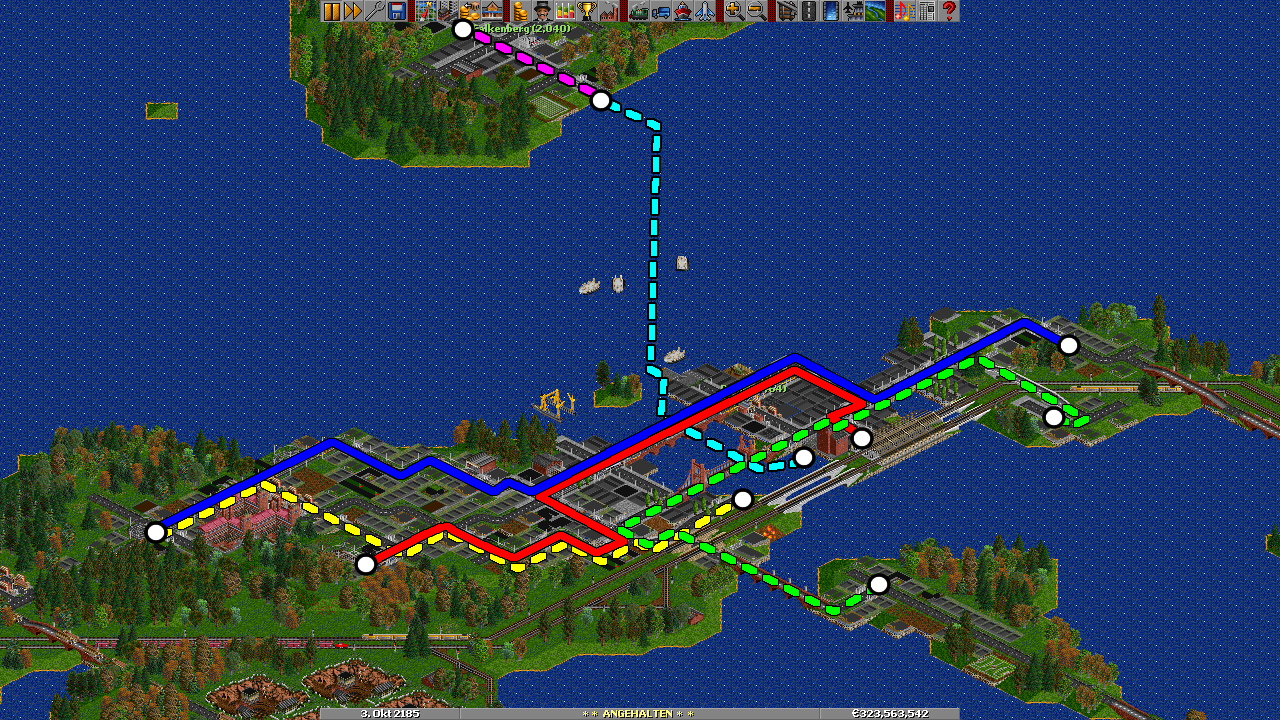The height and width of the screenshot is (720, 1280).
Task: Unpause the game with the pause button
Action: point(331,11)
